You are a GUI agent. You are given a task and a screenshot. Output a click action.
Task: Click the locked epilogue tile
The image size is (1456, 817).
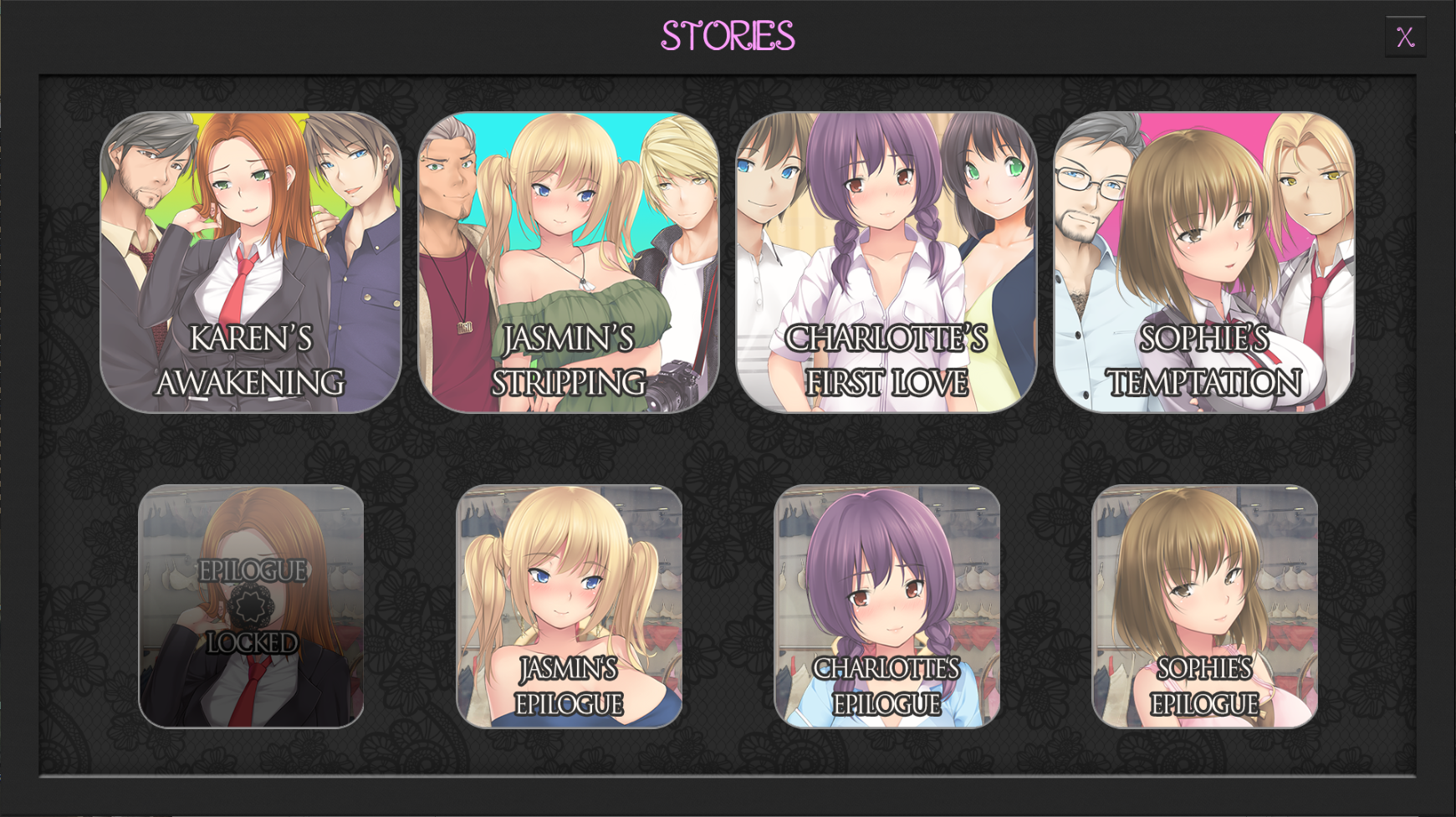(x=251, y=606)
